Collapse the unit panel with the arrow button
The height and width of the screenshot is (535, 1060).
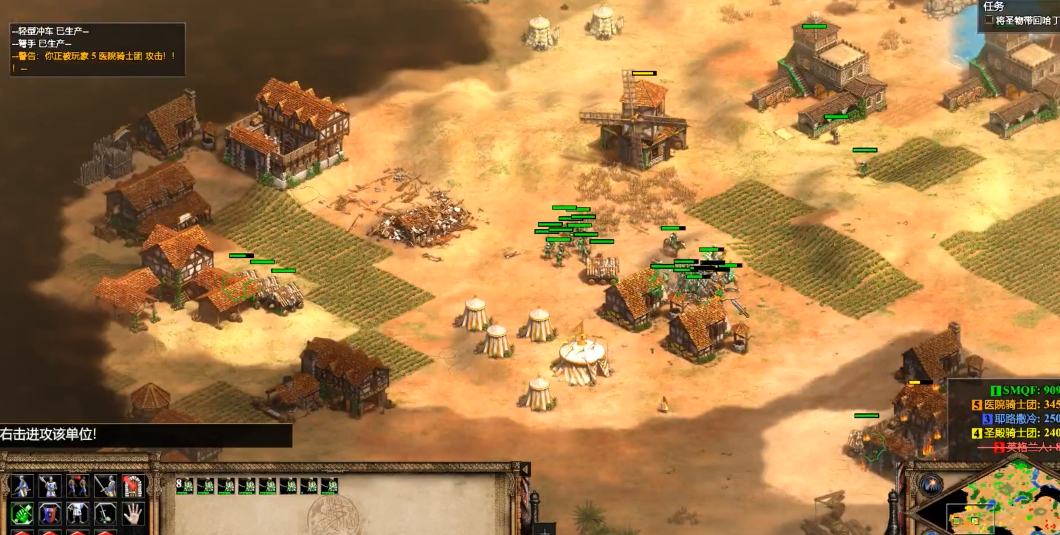[523, 468]
